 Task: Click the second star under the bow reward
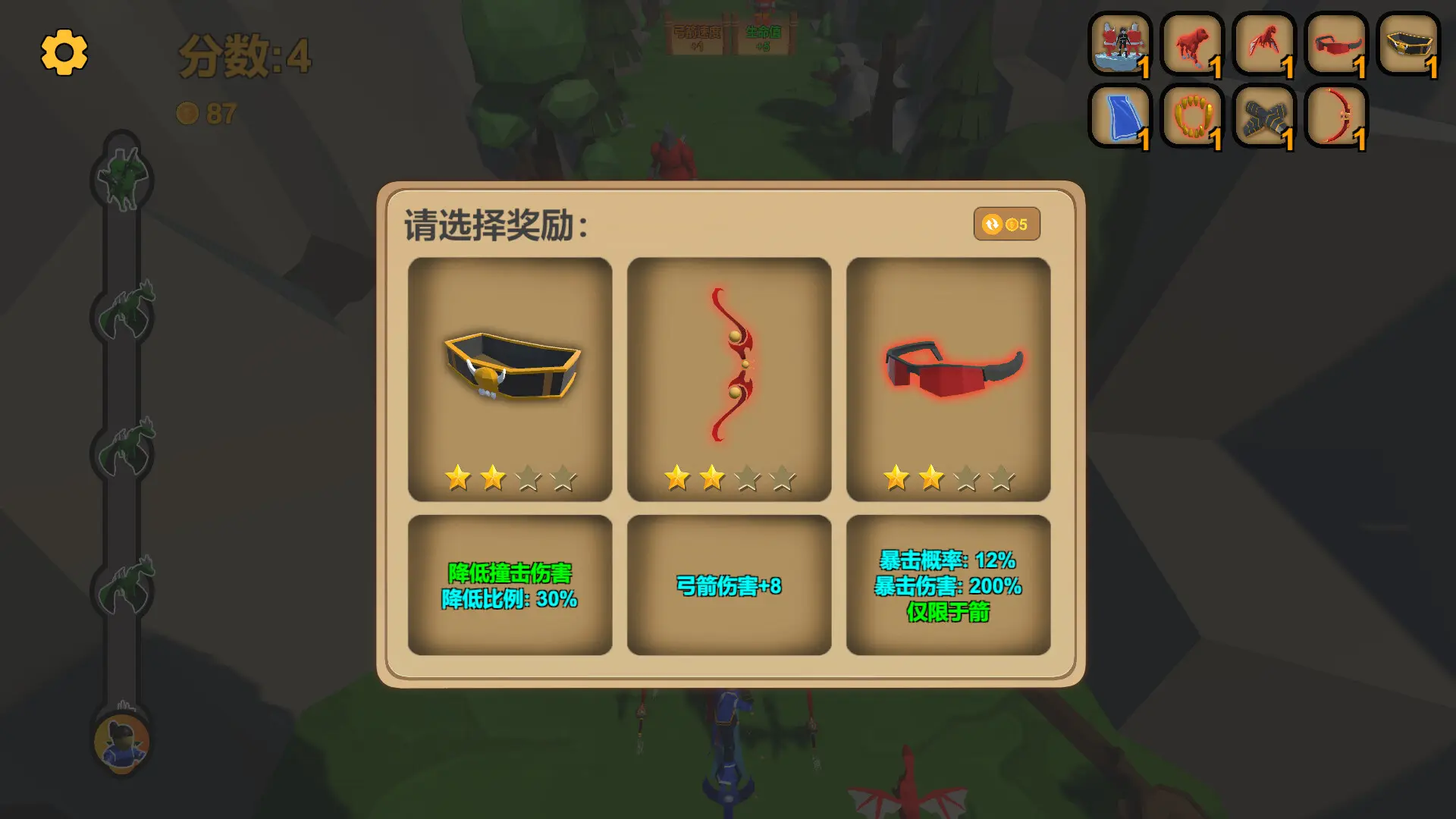pyautogui.click(x=713, y=478)
